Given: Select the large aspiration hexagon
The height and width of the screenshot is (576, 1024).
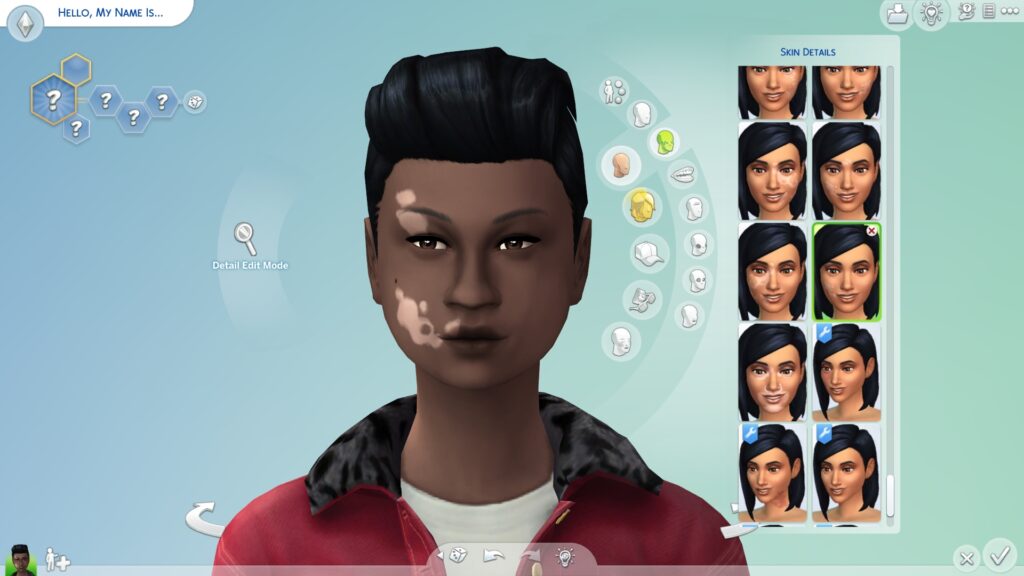Looking at the screenshot, I should (53, 99).
